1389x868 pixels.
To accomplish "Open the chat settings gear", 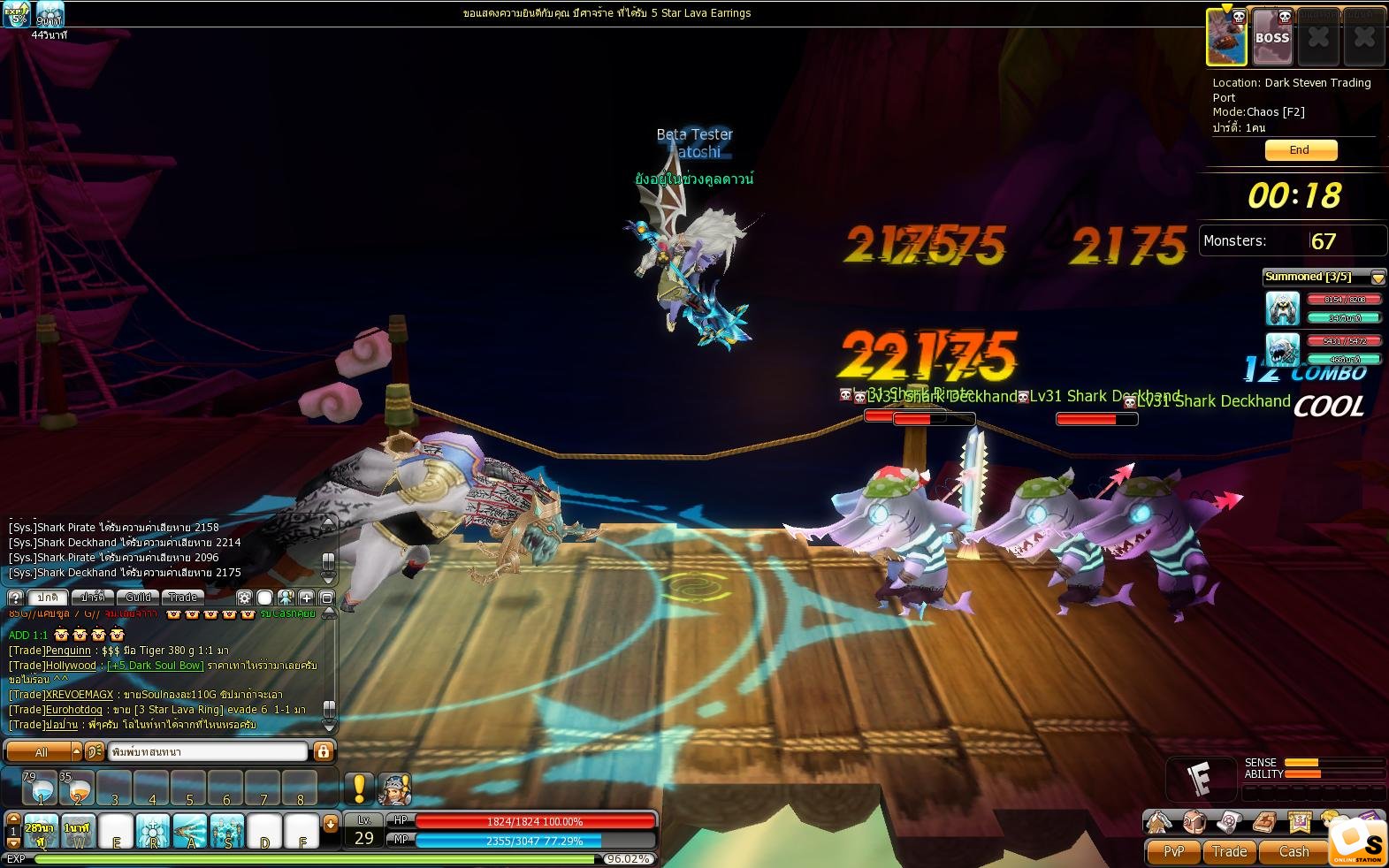I will (x=244, y=598).
